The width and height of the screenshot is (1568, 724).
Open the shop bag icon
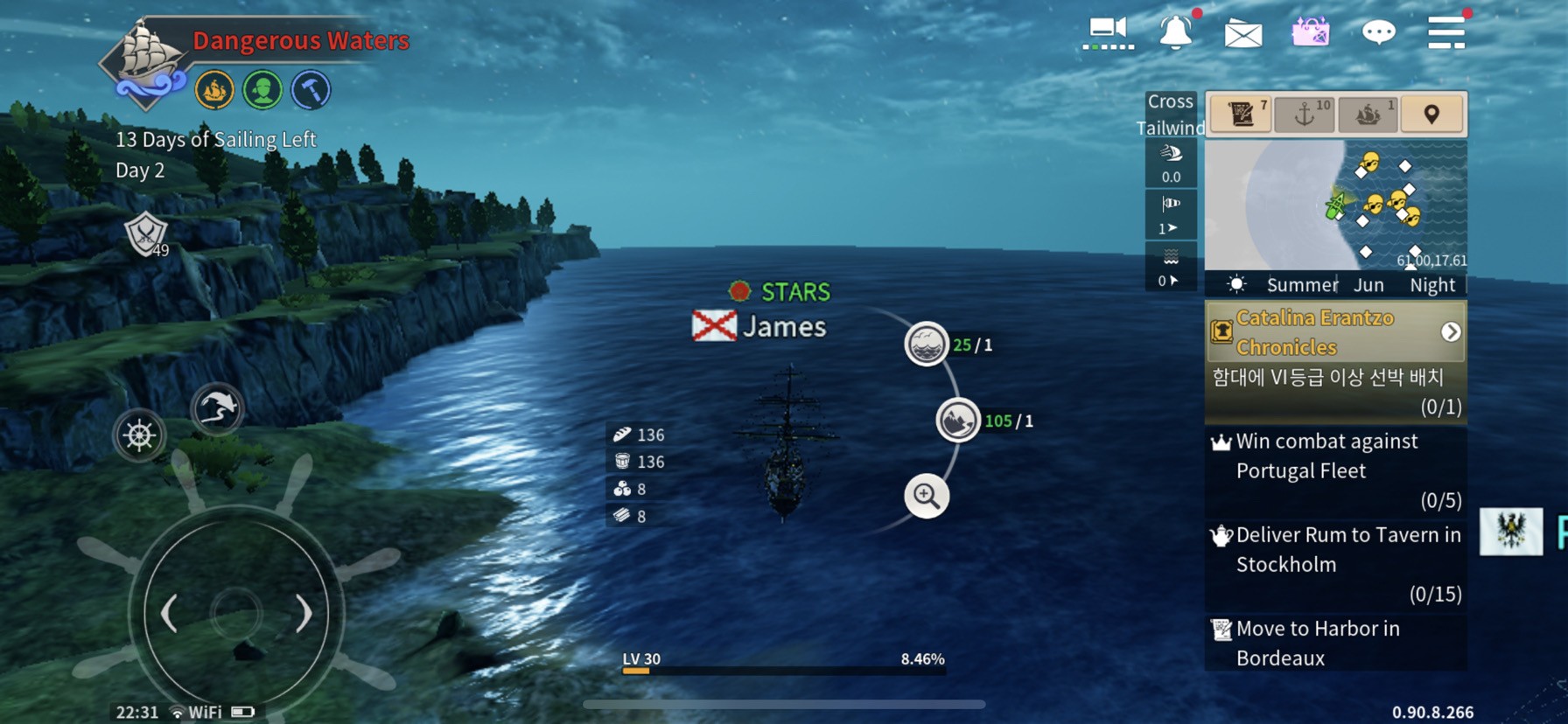tap(1310, 33)
